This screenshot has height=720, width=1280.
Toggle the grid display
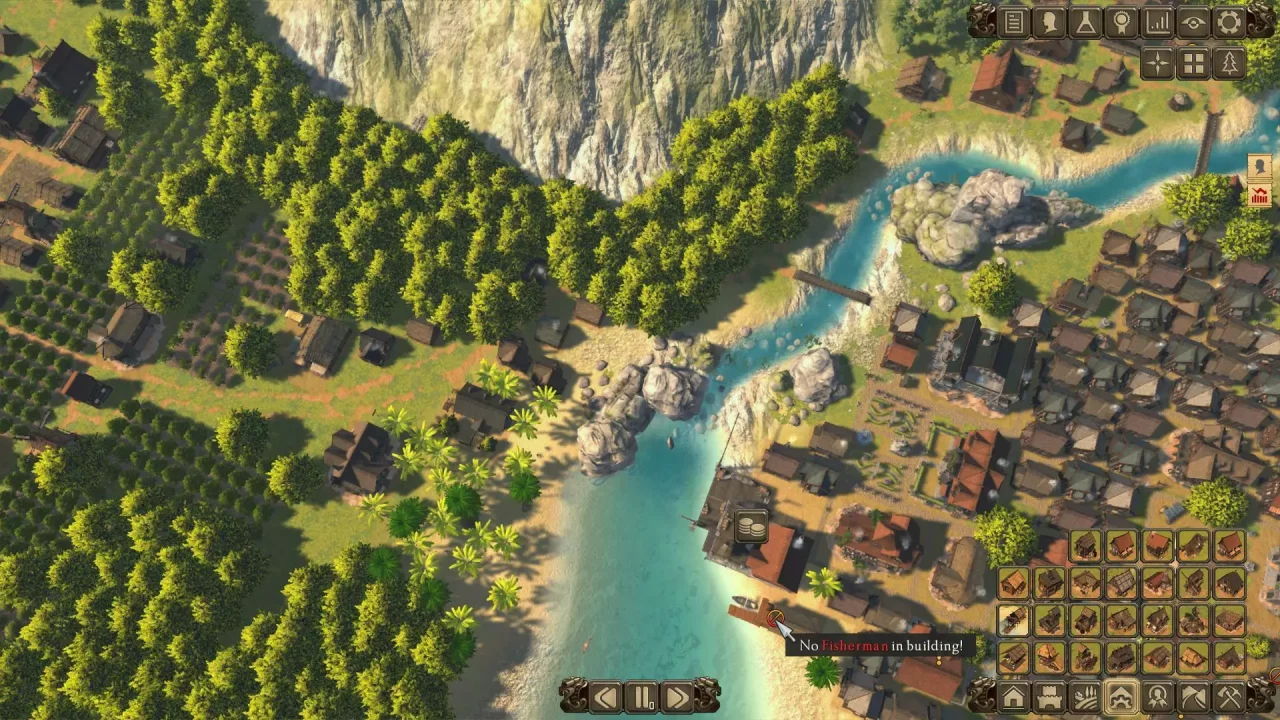tap(1192, 63)
